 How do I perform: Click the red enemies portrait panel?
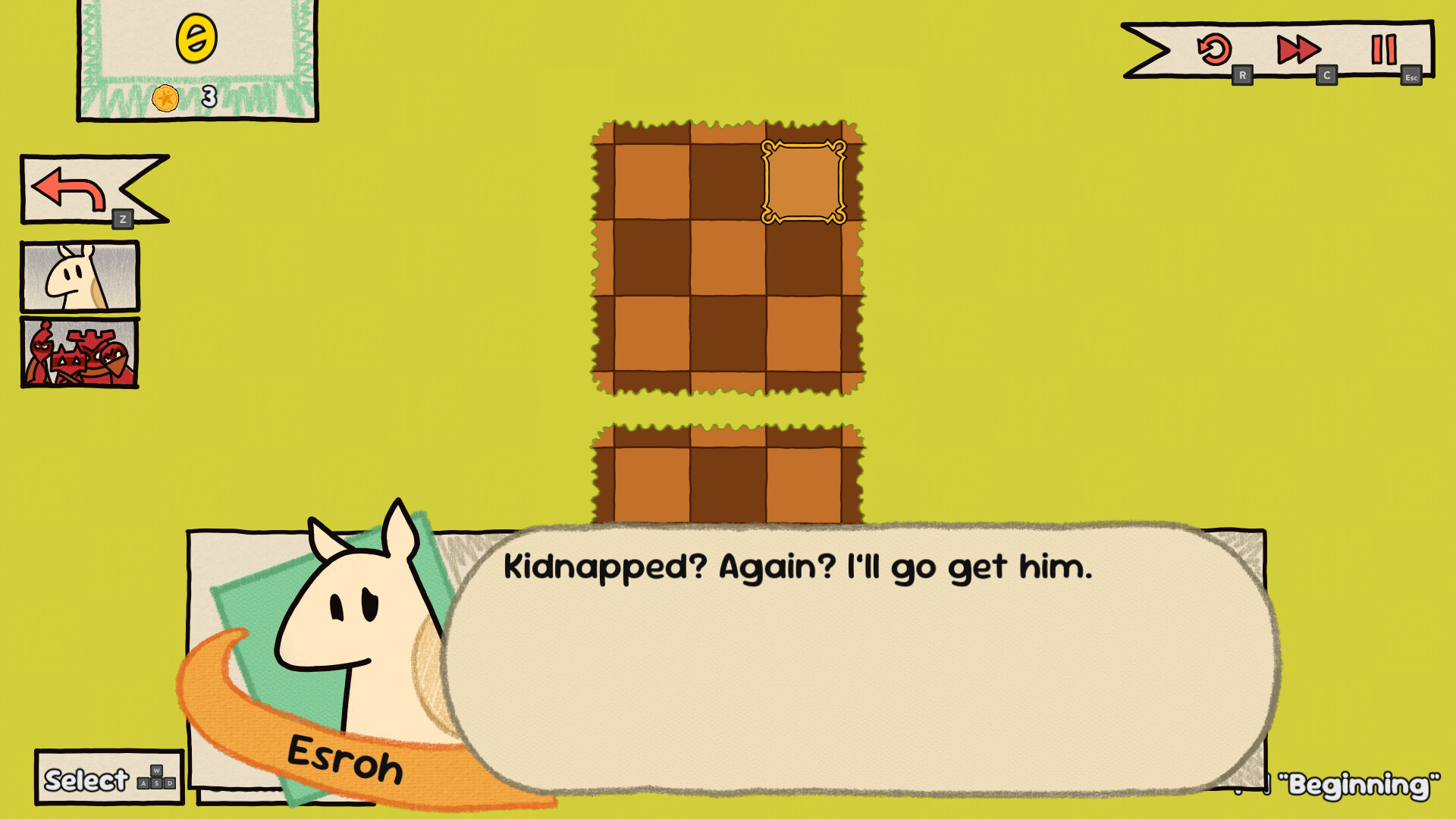[79, 353]
